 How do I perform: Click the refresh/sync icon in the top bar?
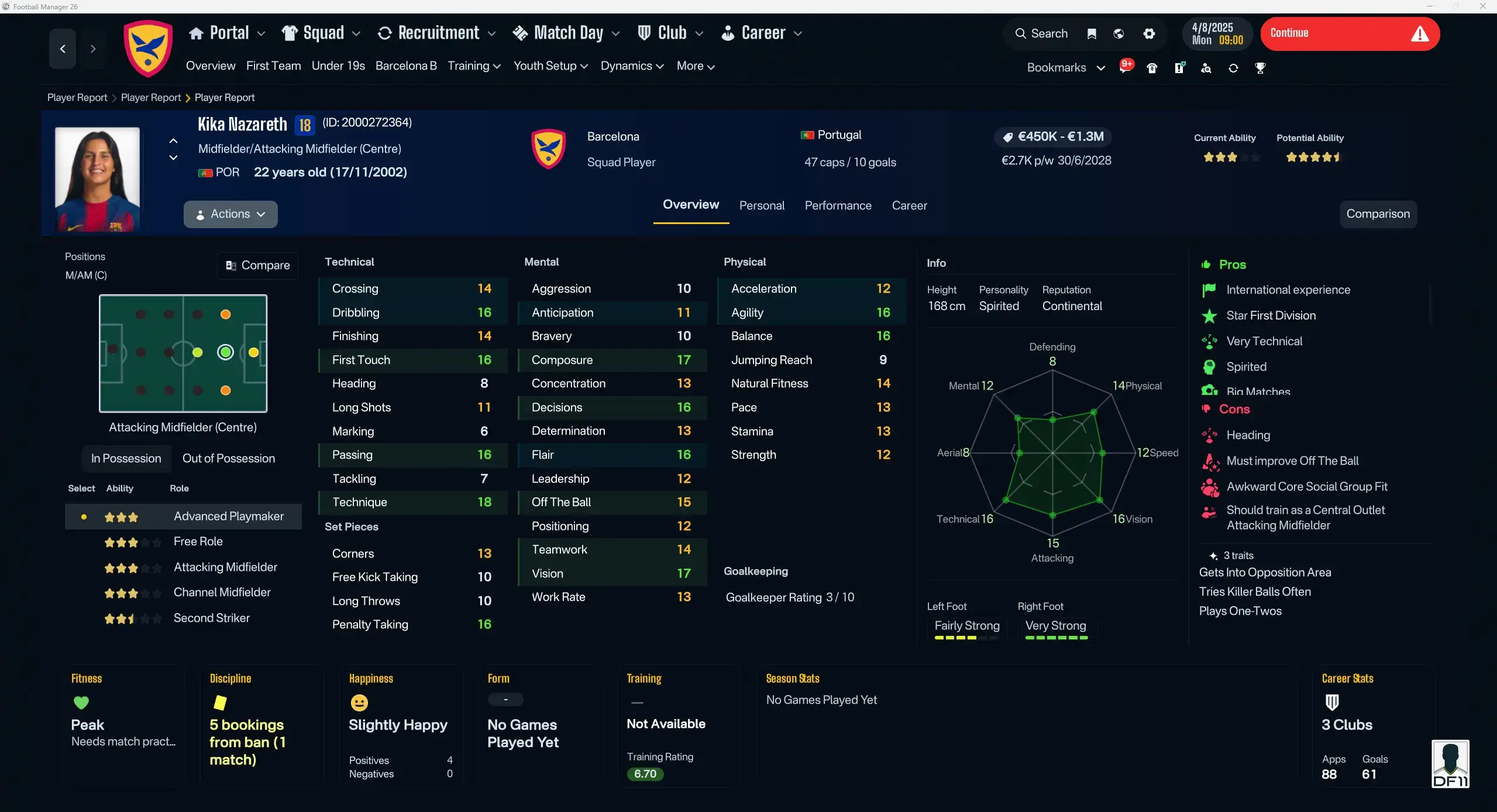[x=1233, y=68]
